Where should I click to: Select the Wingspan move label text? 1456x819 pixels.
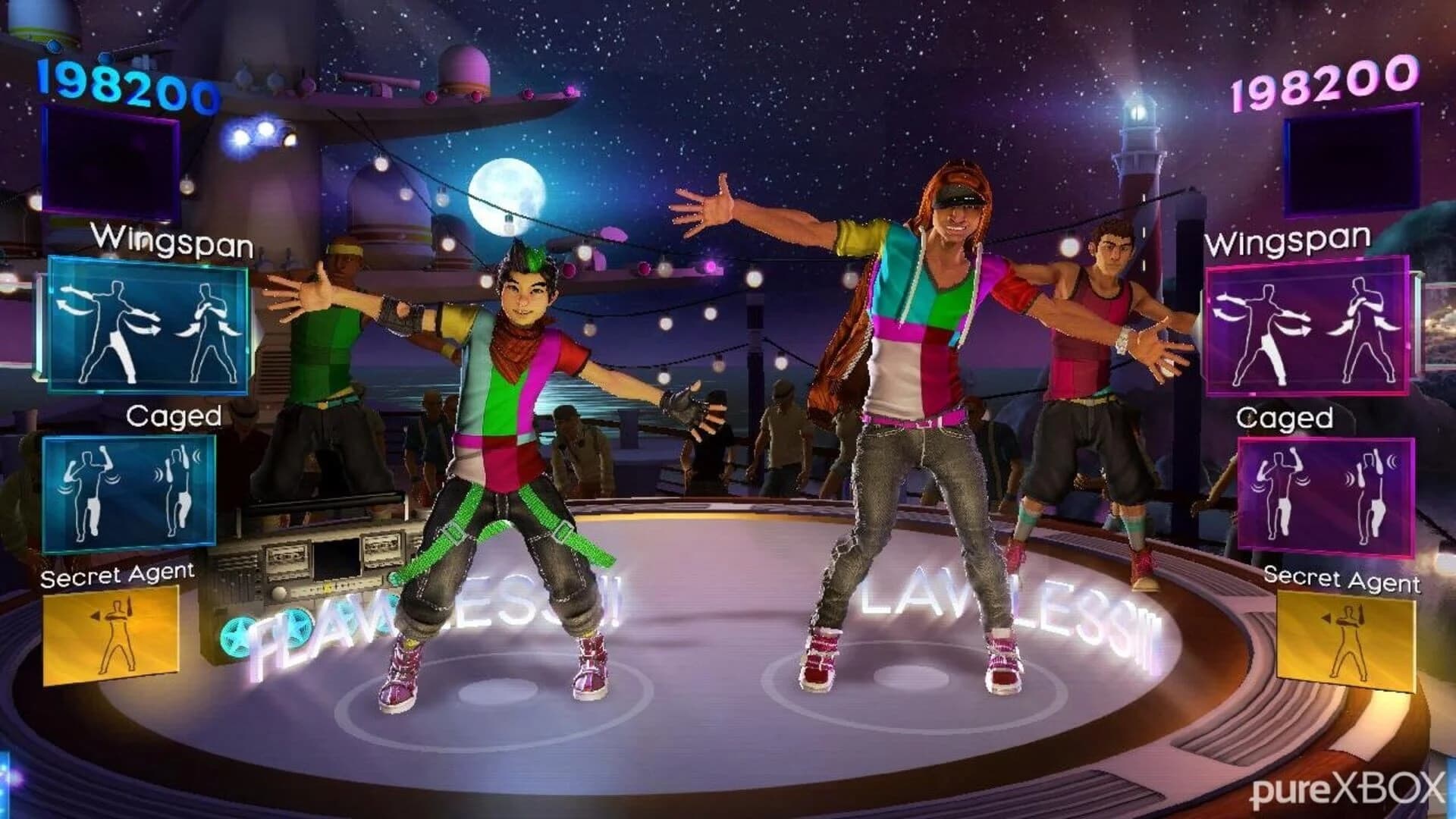[174, 243]
